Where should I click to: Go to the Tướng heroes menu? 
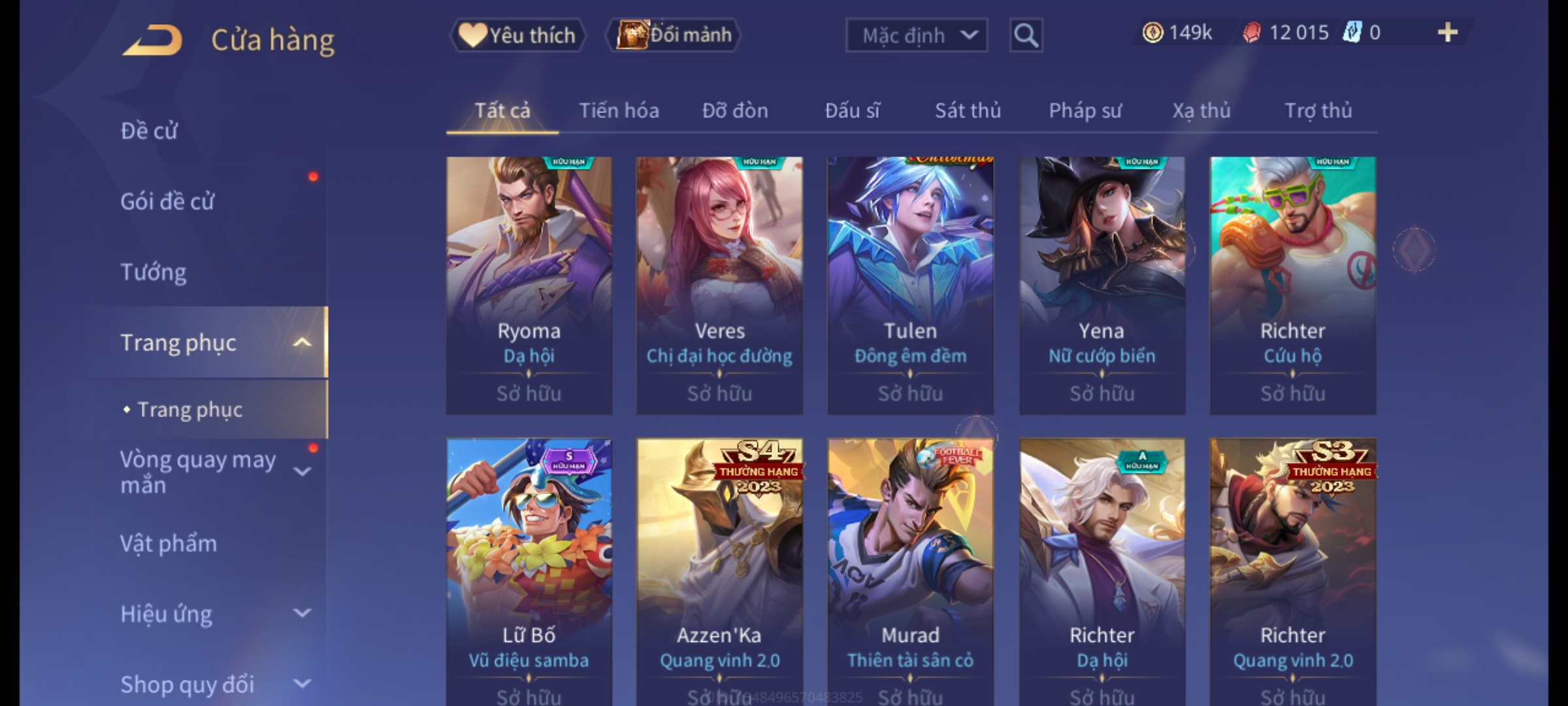[x=154, y=272]
